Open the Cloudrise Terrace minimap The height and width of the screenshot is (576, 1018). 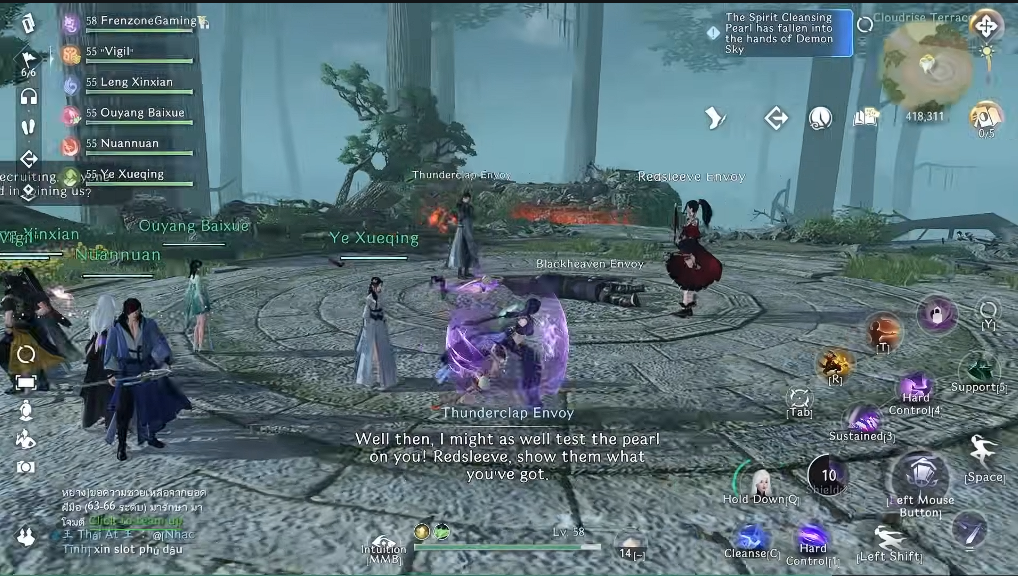click(927, 65)
